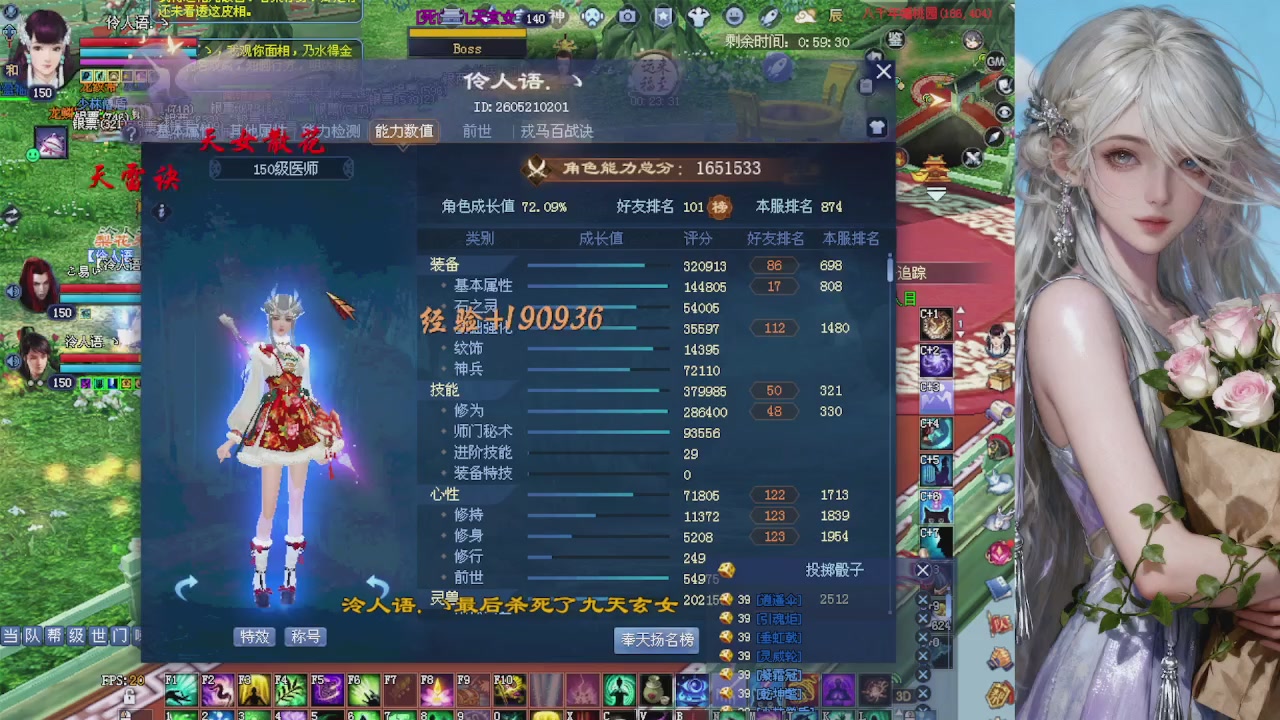
Task: Toggle the 称号 title display option
Action: tap(305, 636)
